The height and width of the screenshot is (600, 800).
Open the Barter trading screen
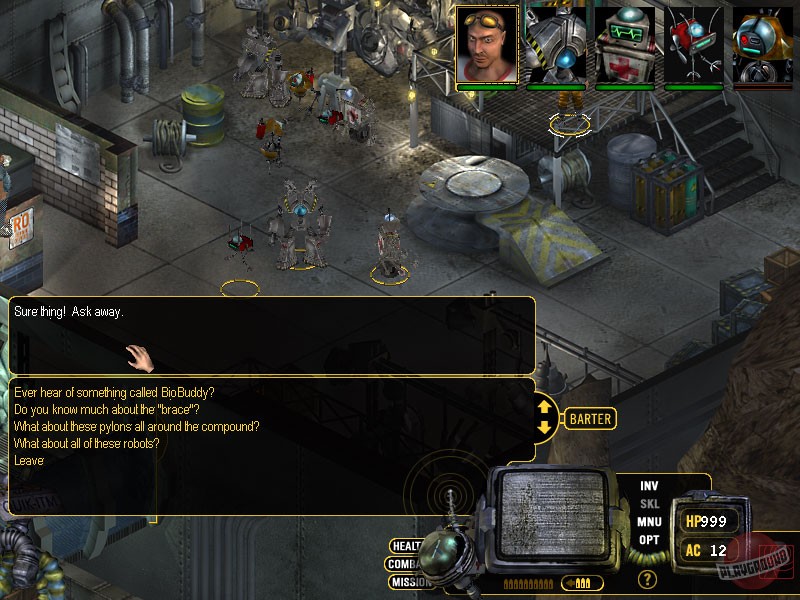point(590,419)
